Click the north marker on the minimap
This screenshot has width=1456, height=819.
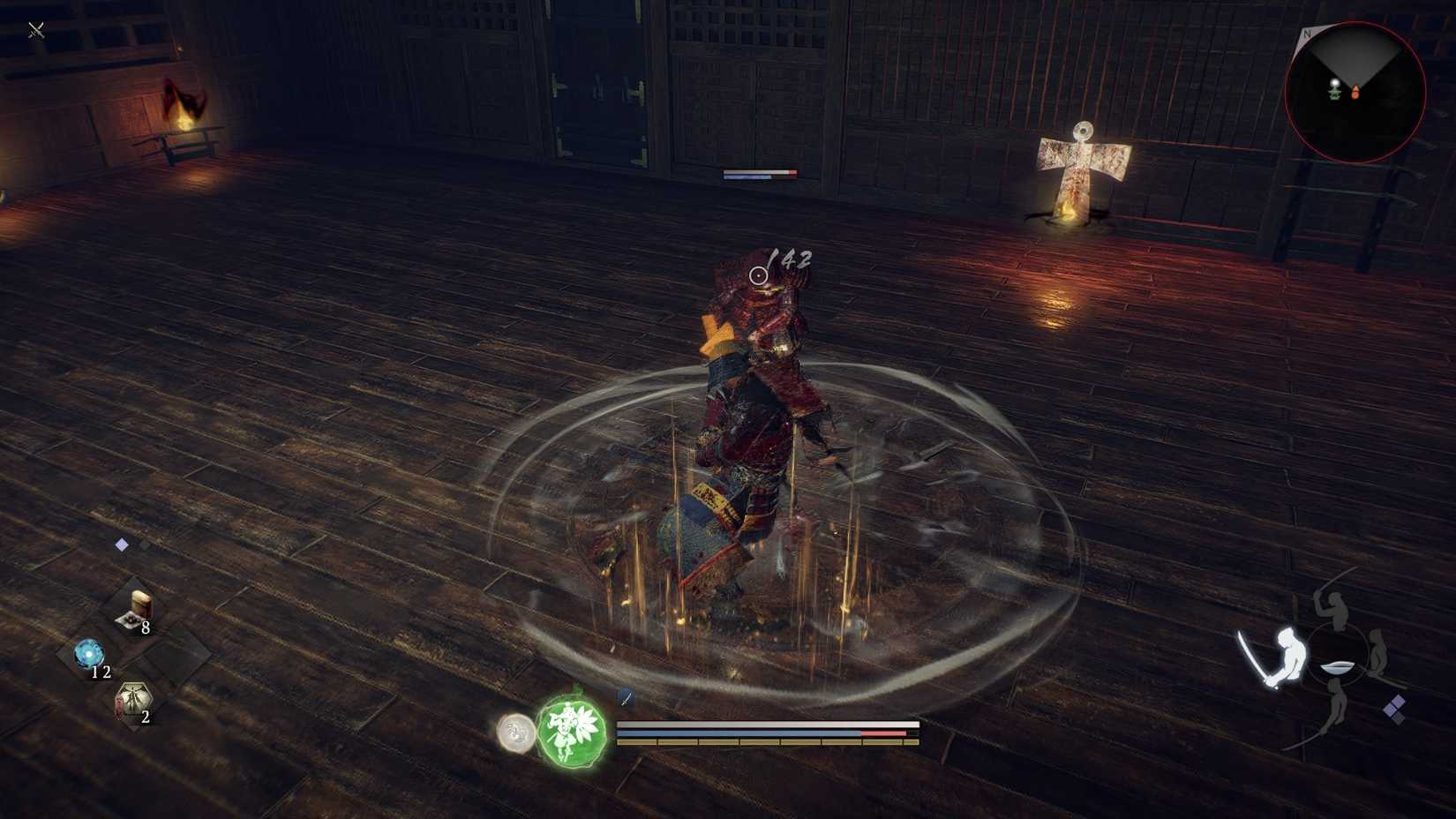coord(1307,33)
